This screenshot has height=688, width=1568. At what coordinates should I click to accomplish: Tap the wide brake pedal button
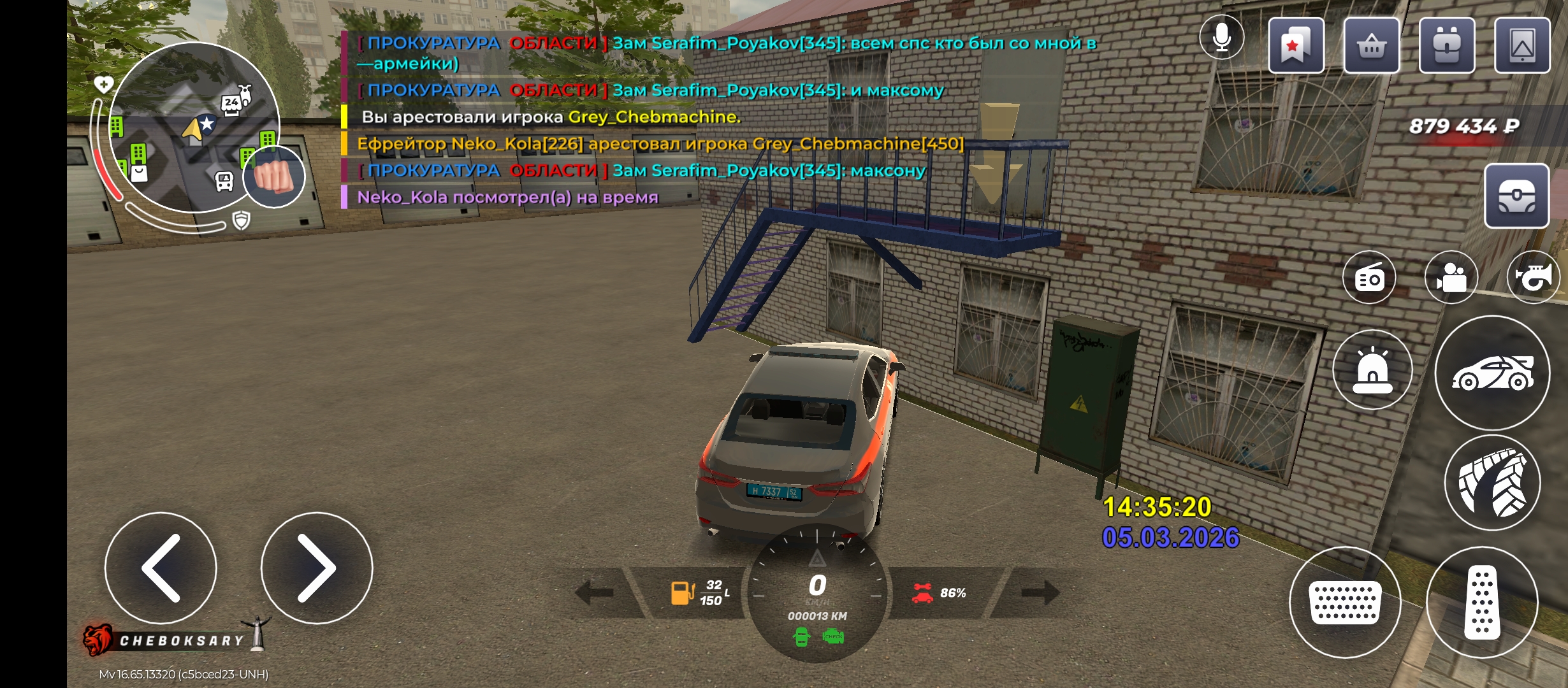click(x=1345, y=602)
